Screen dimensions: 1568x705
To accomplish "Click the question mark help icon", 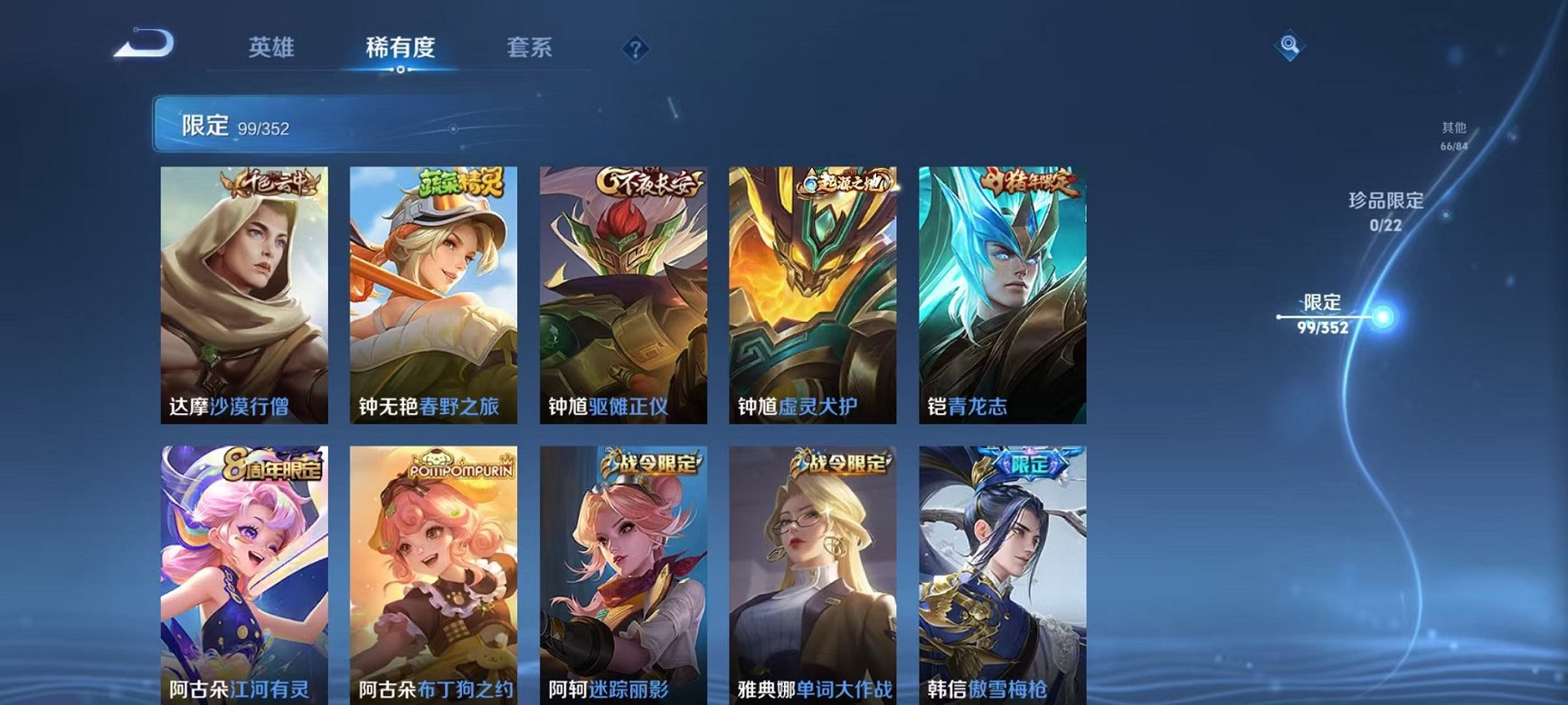I will [638, 50].
